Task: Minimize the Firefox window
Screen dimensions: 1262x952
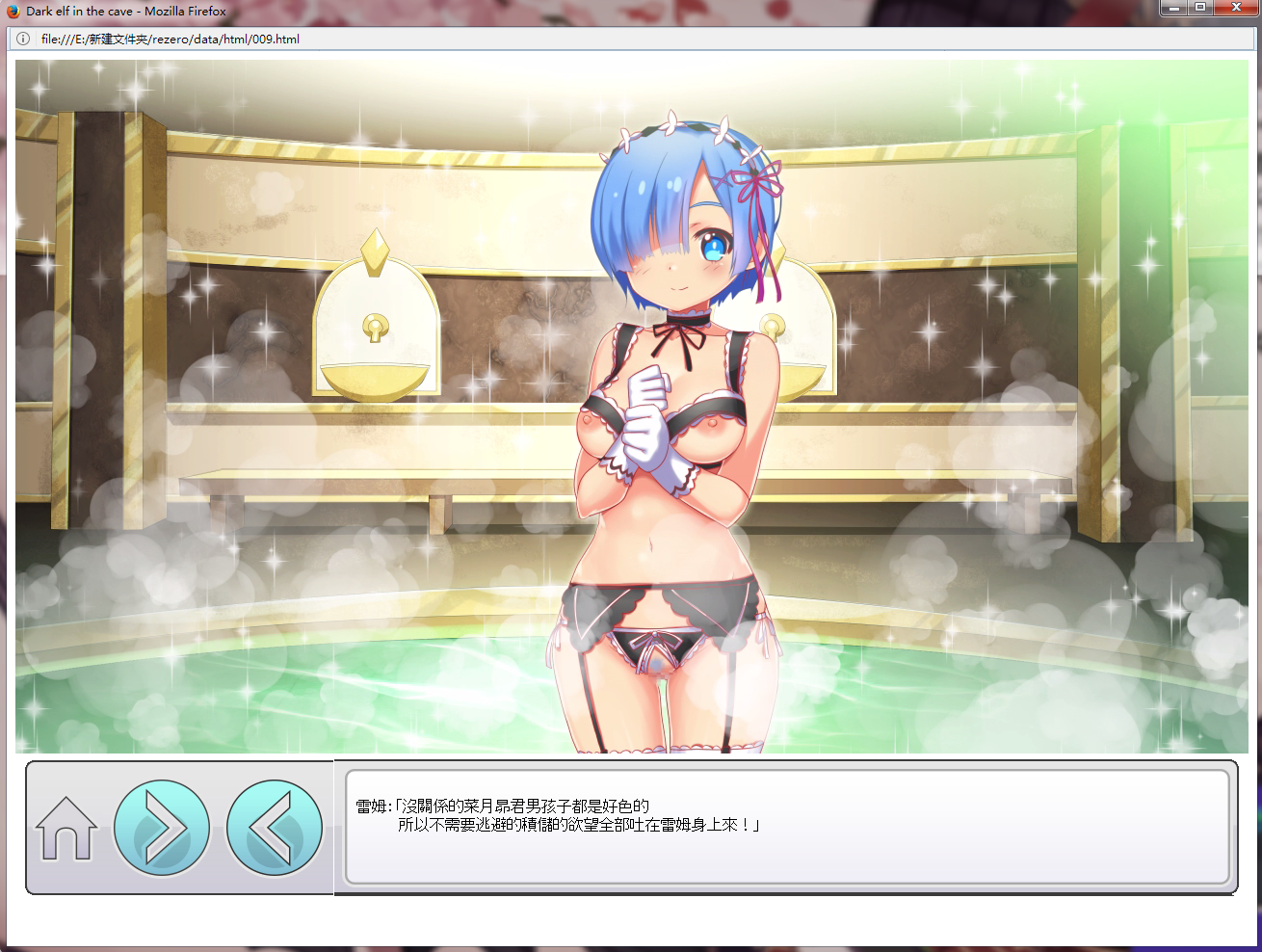Action: [1172, 8]
